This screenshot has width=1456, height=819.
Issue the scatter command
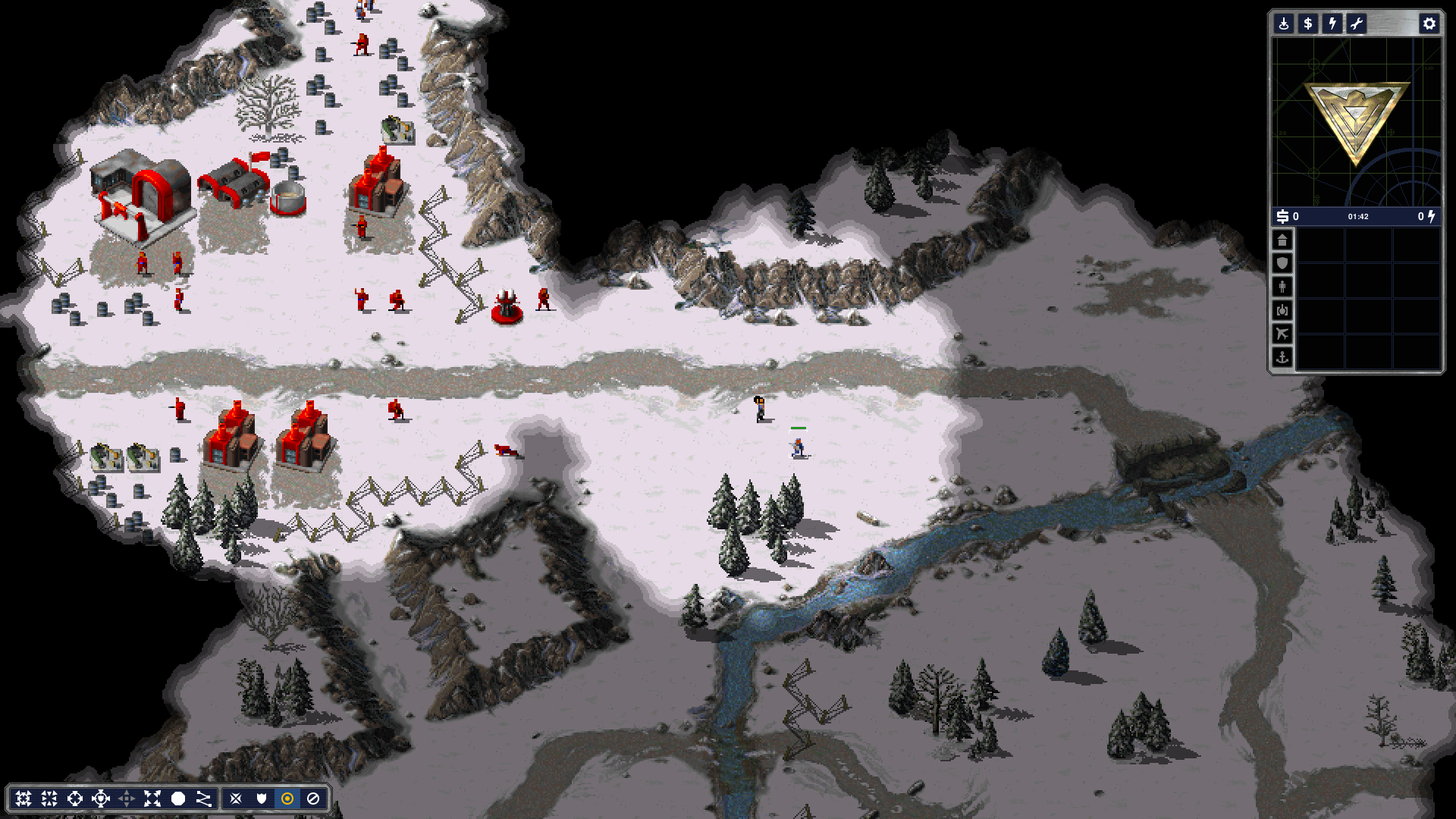152,798
